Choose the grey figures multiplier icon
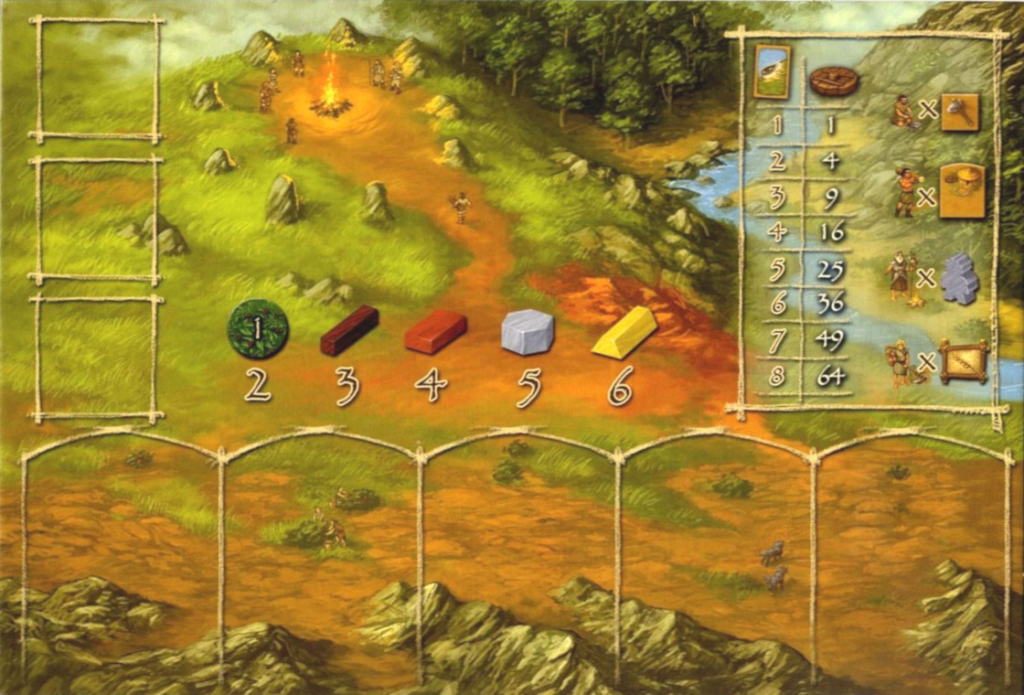Viewport: 1024px width, 695px height. coord(959,278)
